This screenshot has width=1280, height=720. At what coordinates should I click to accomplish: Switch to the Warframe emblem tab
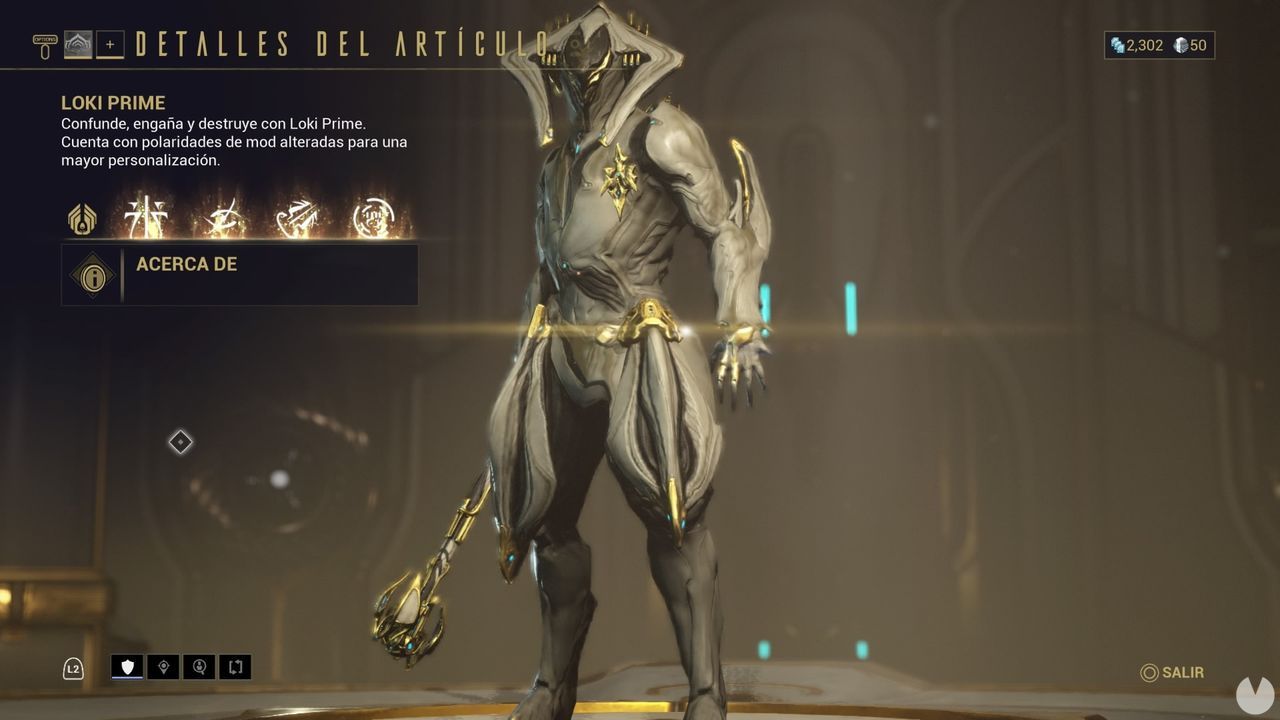pyautogui.click(x=78, y=41)
